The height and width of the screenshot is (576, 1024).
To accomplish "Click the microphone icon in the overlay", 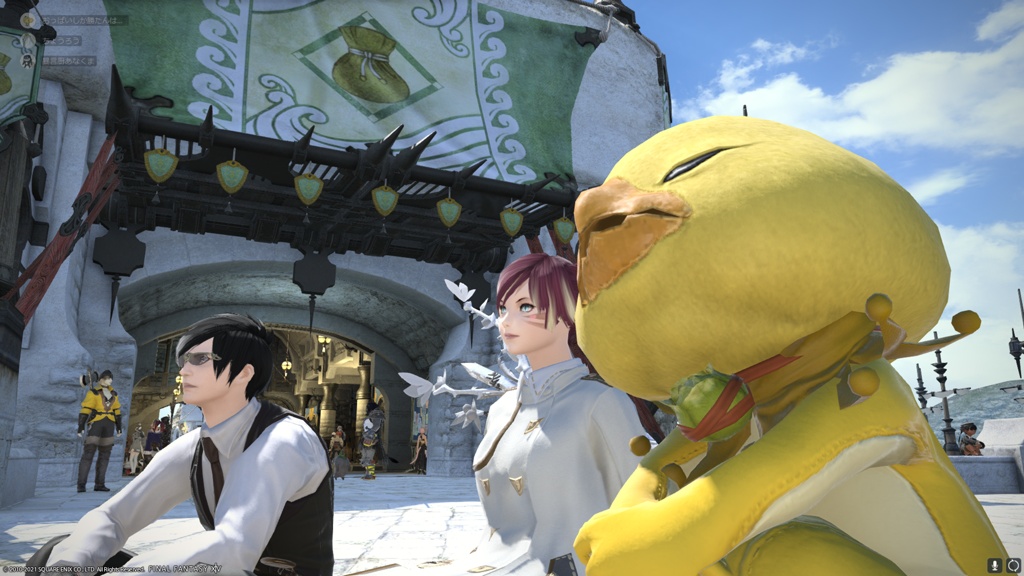I will (995, 565).
